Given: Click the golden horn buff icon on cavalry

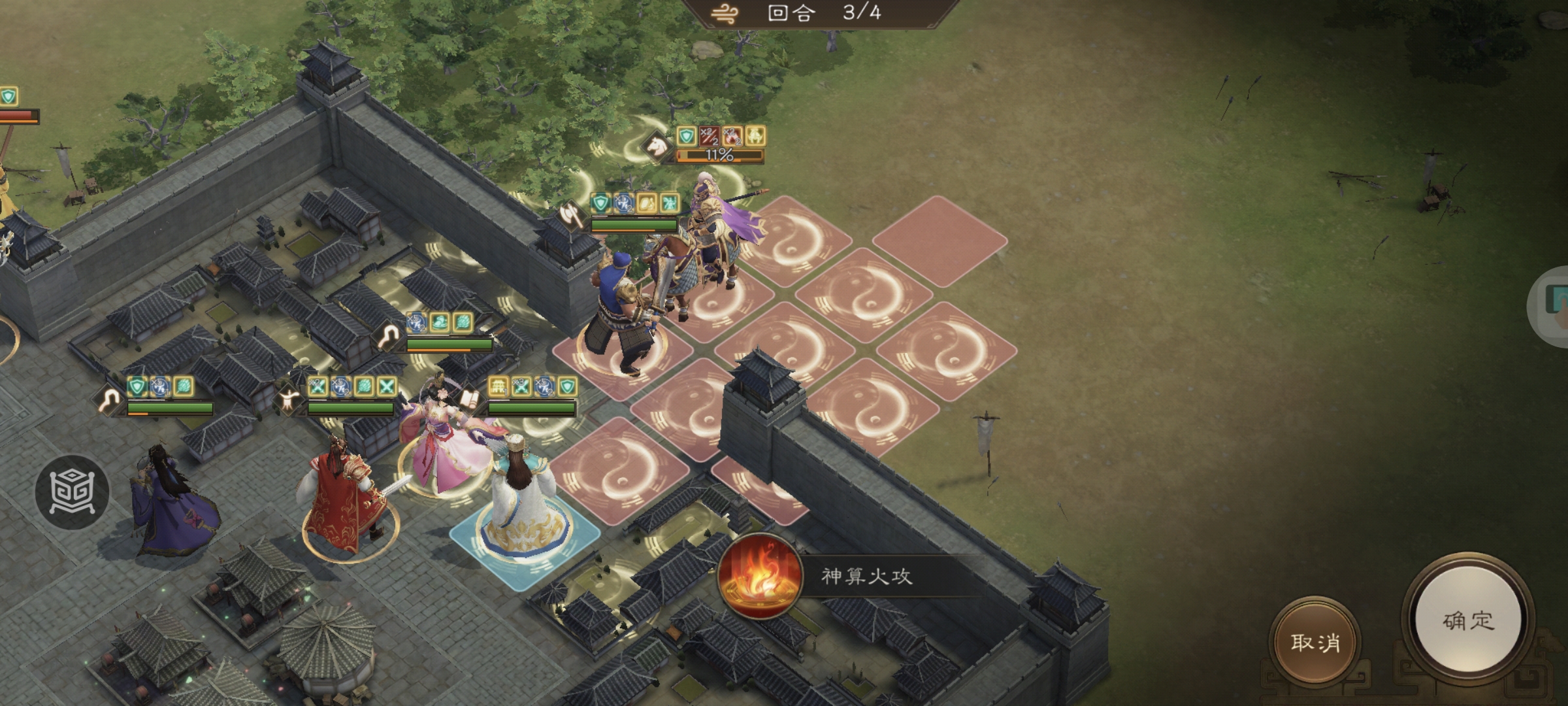Looking at the screenshot, I should coord(757,137).
